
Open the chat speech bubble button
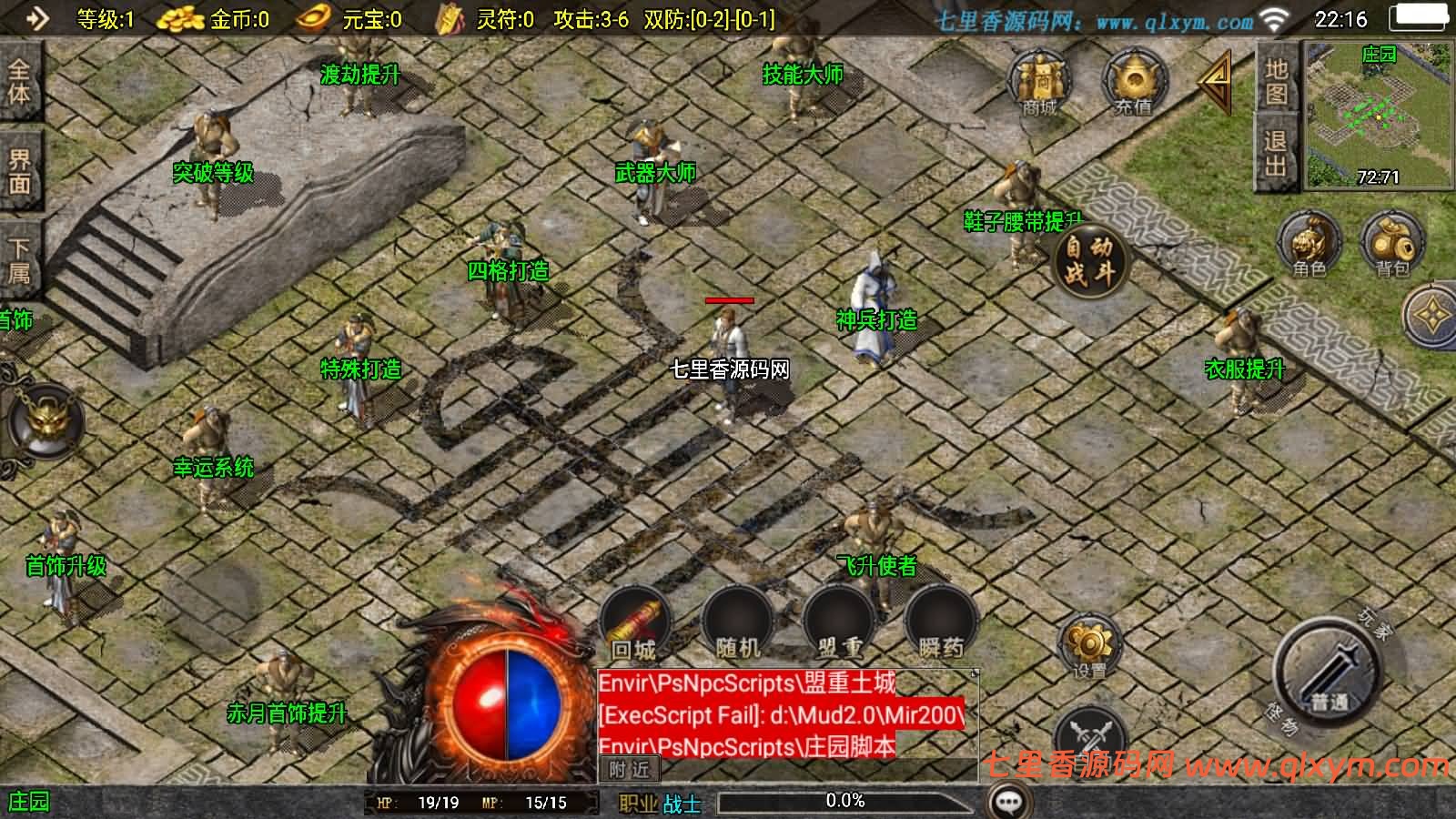[1008, 802]
